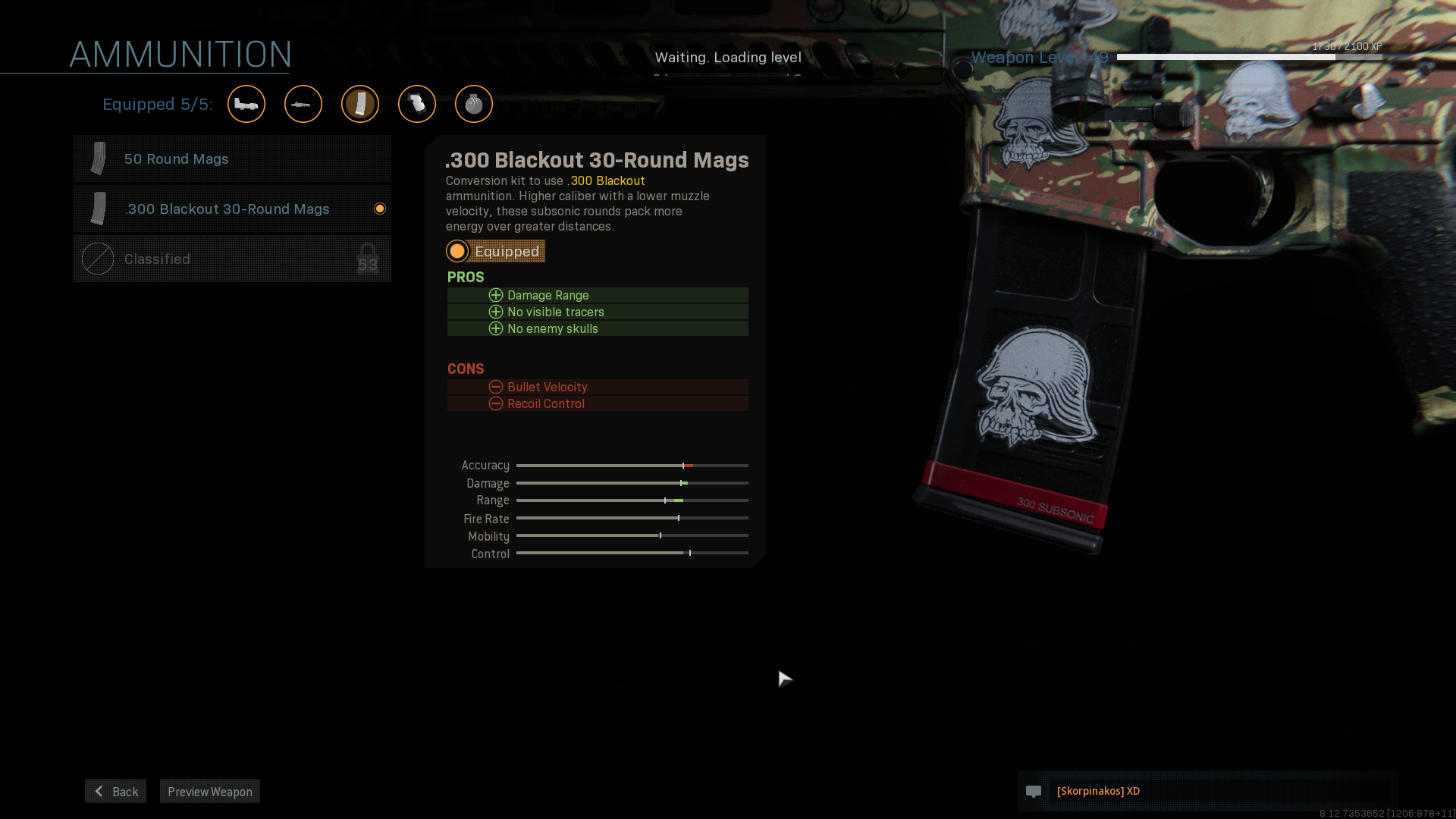Select the 50 Round Mags option

click(232, 159)
